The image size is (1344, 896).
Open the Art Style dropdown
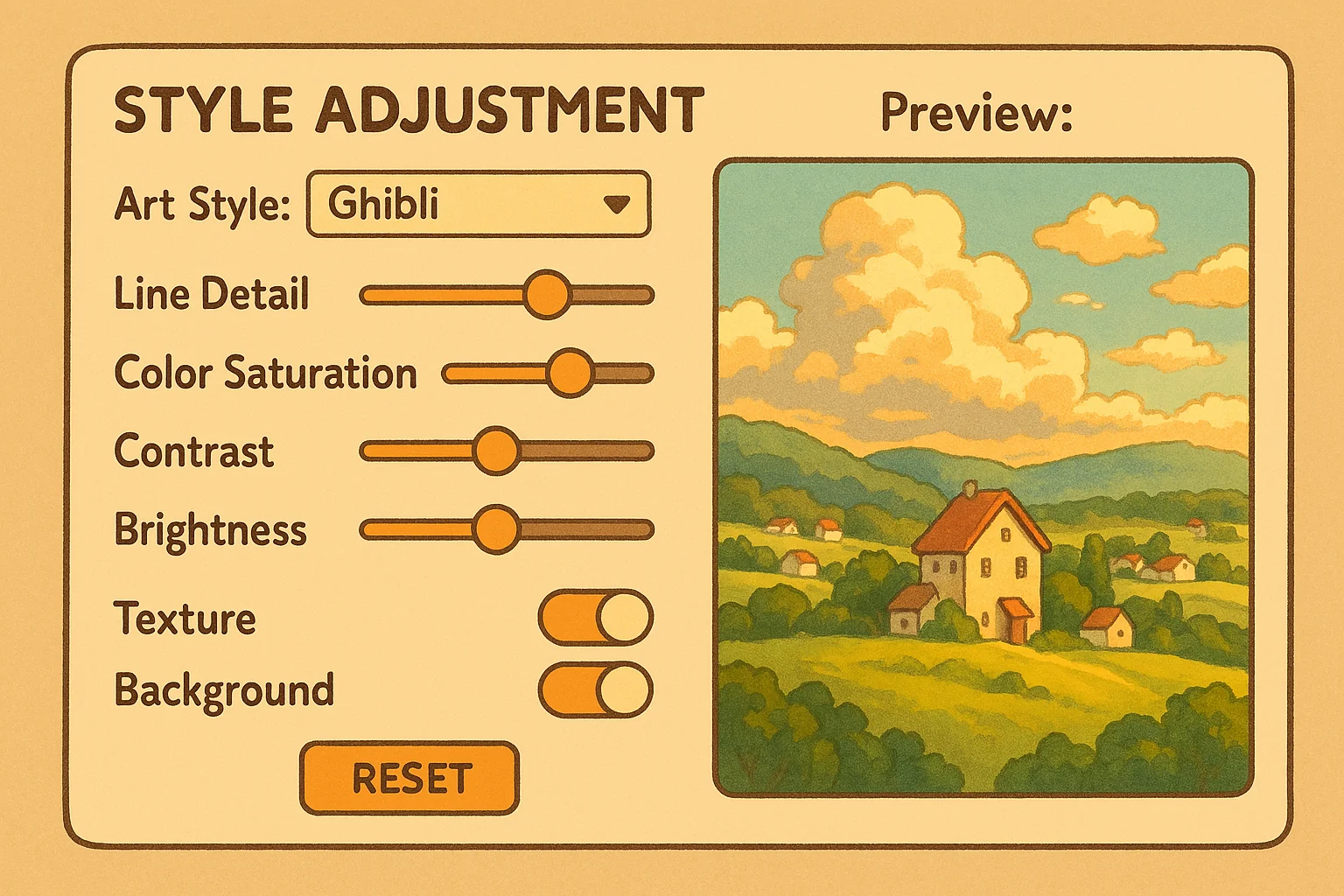coord(479,204)
